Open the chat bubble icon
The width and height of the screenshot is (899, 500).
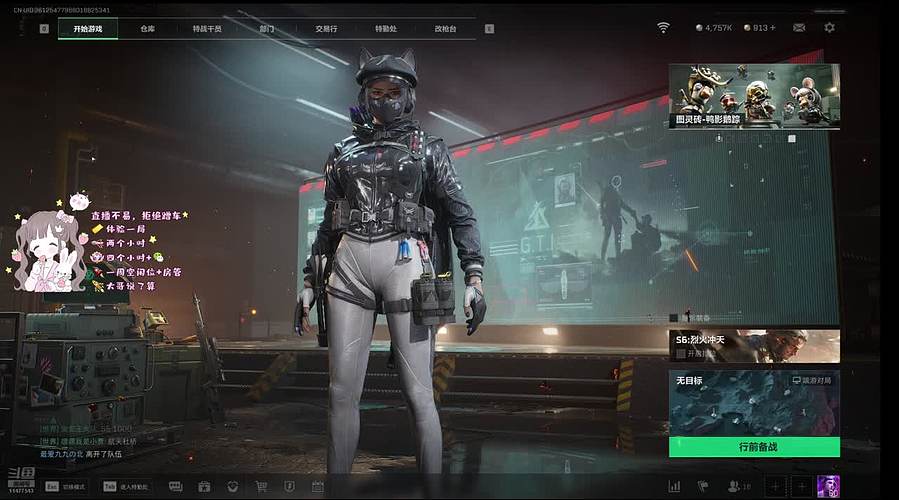(x=175, y=487)
